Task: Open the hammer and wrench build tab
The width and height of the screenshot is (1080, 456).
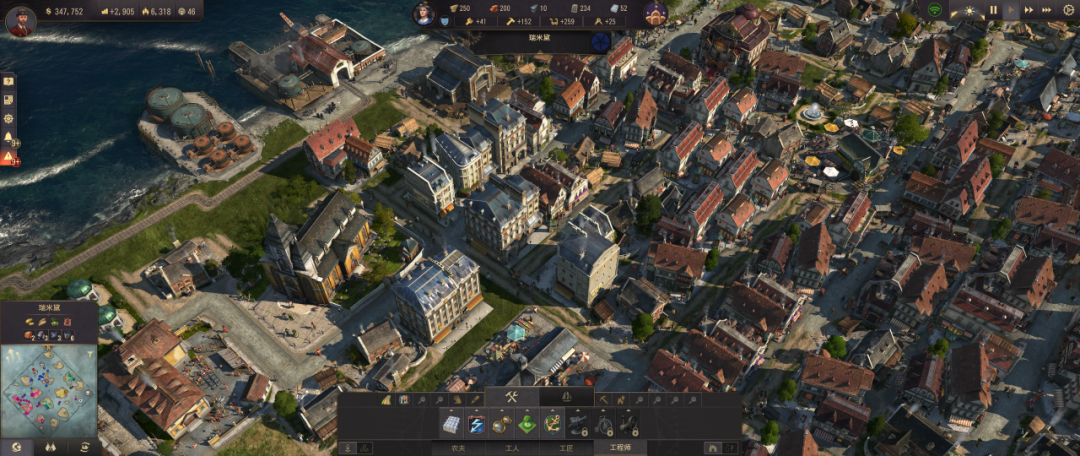Action: tap(511, 398)
